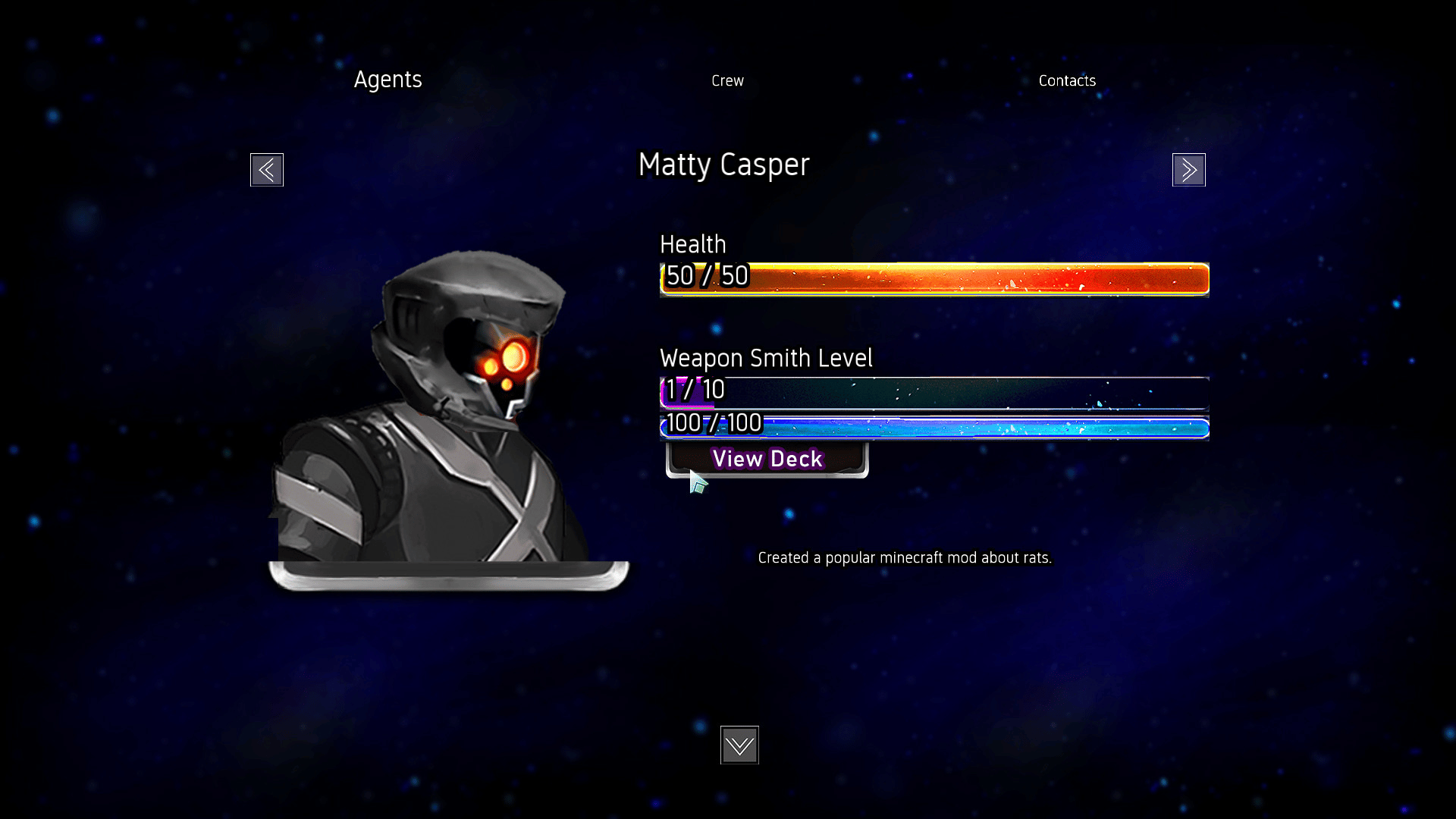The image size is (1456, 819).
Task: Click the down chevron button at bottom
Action: 739,745
